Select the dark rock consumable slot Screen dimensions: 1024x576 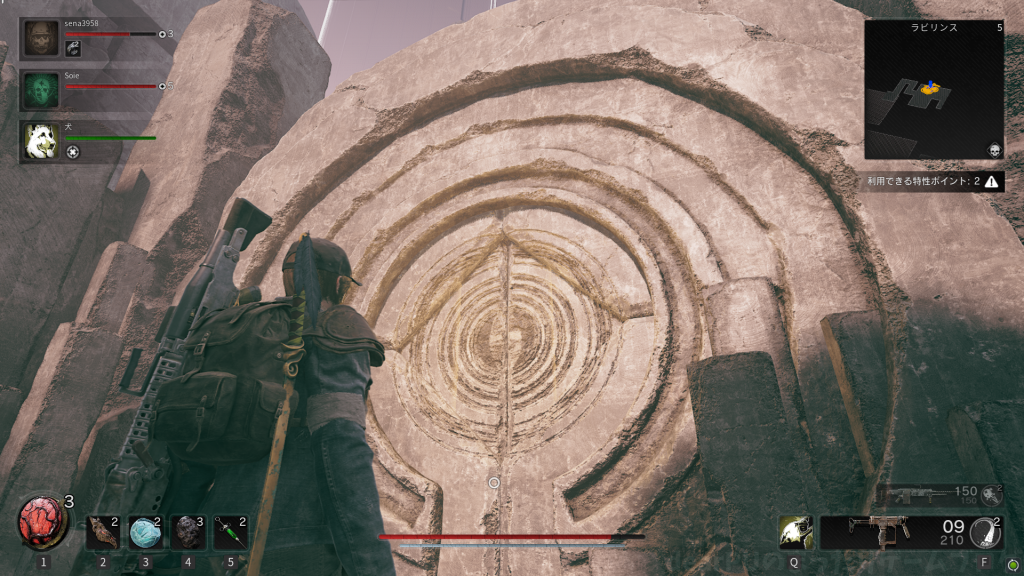tap(188, 533)
